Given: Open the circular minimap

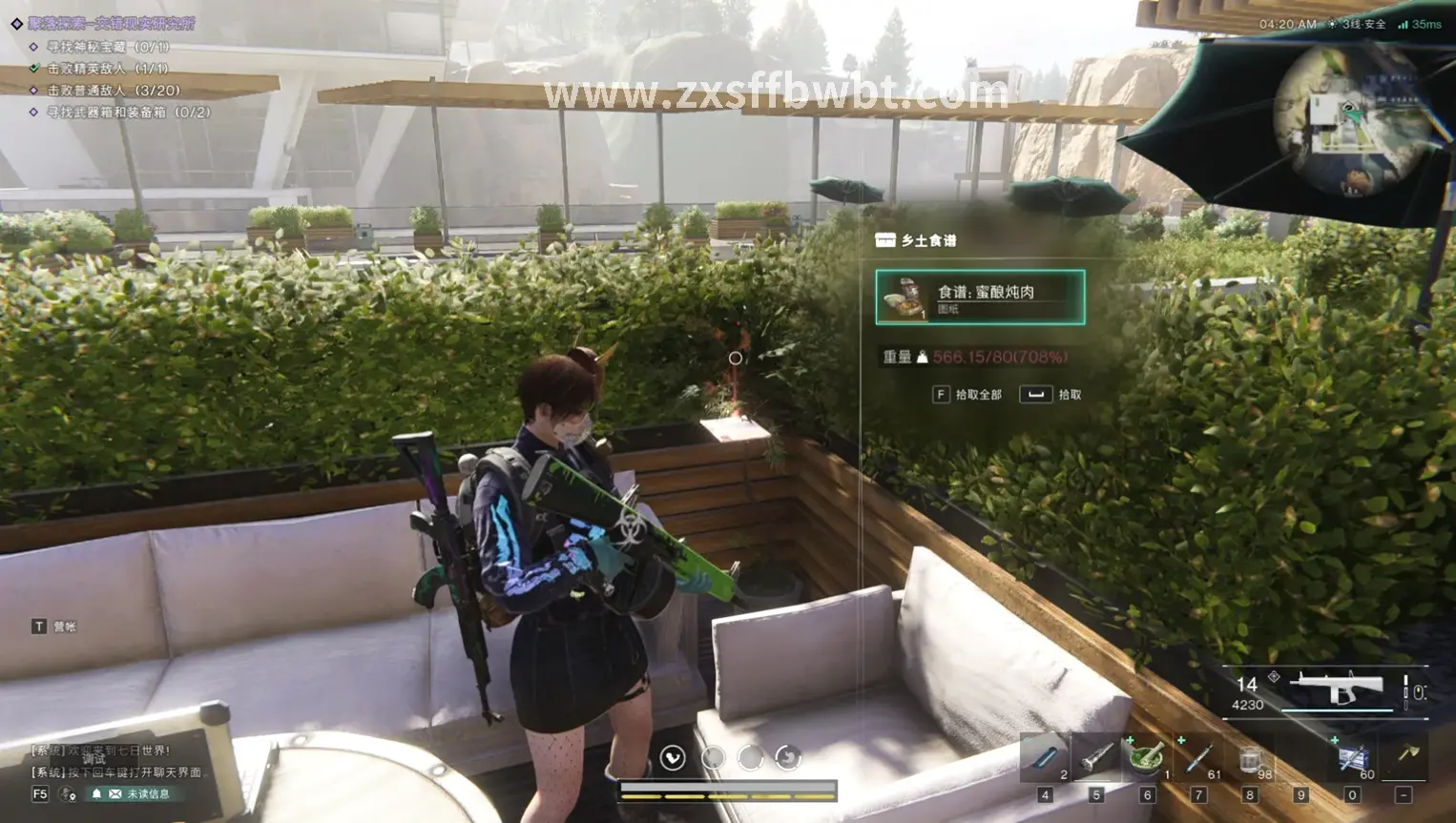Looking at the screenshot, I should pyautogui.click(x=1353, y=120).
